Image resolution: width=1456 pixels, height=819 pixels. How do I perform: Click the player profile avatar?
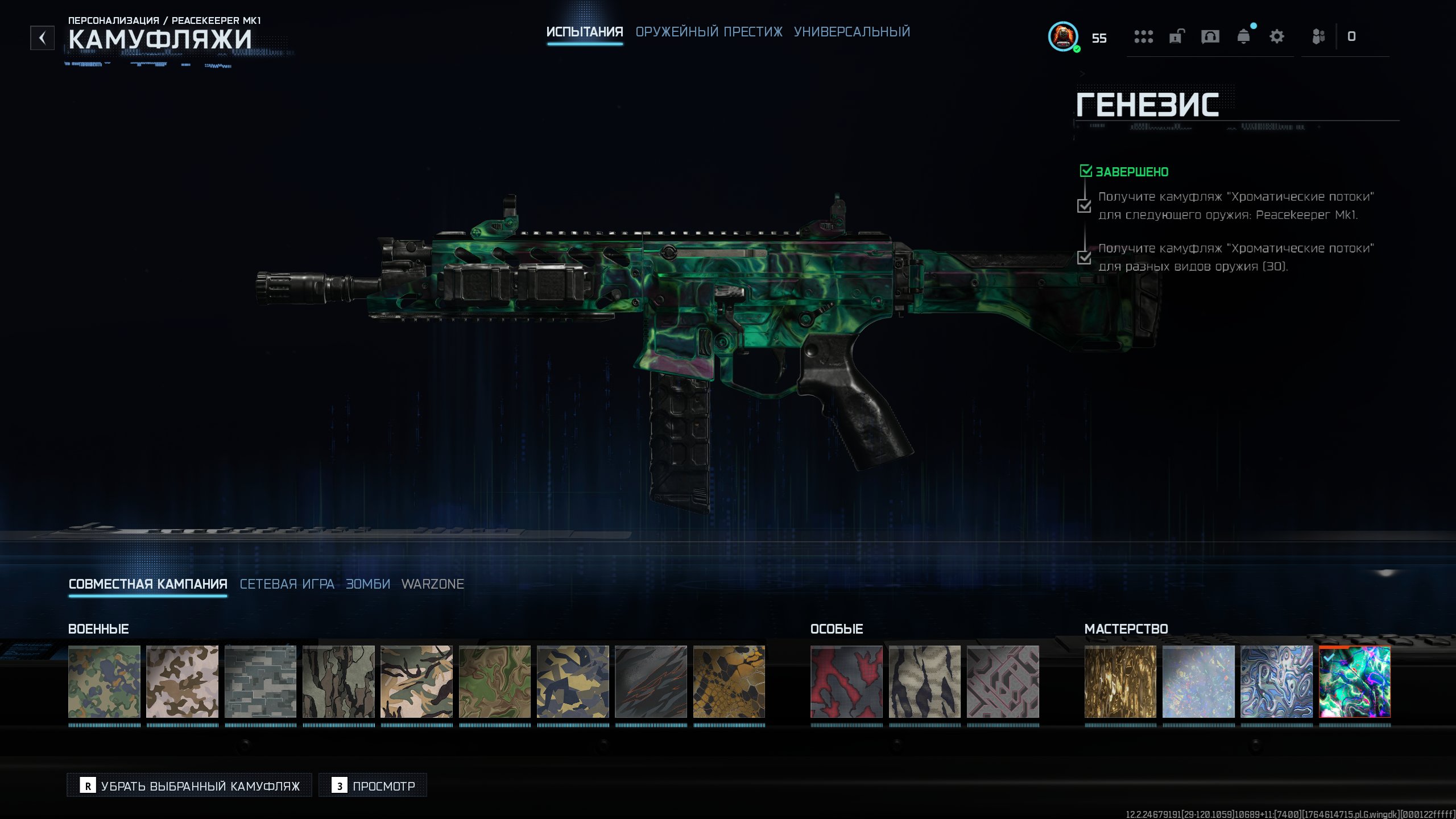click(1062, 37)
